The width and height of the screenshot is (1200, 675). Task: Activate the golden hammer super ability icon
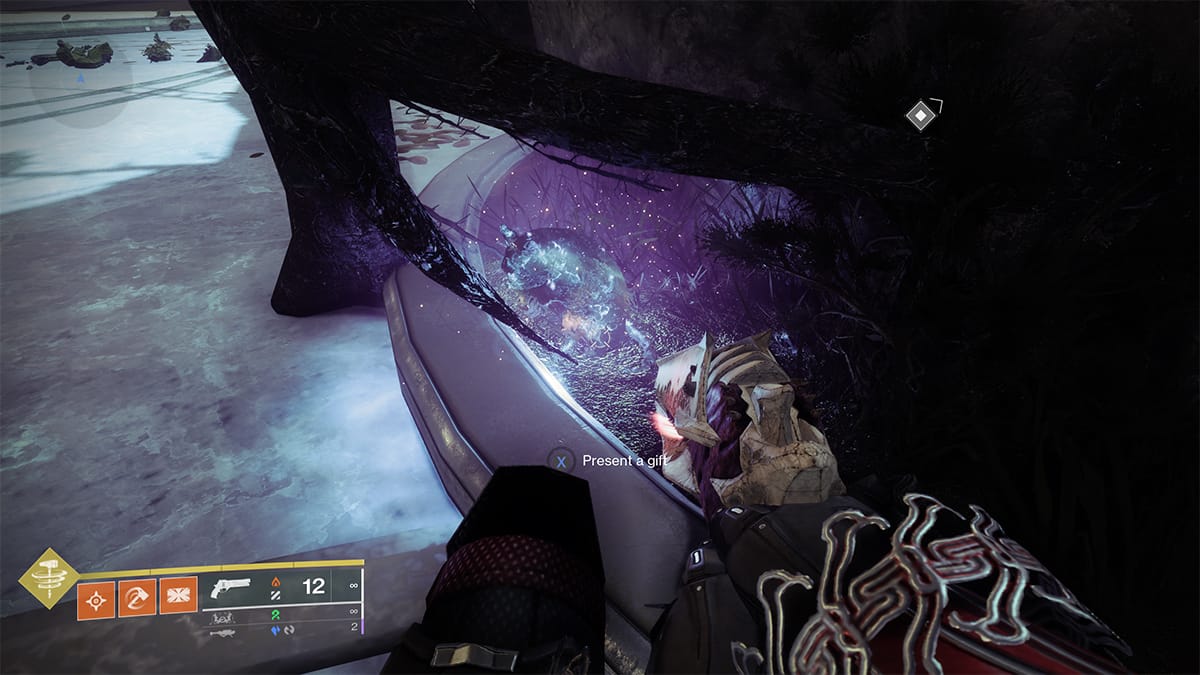coord(48,578)
